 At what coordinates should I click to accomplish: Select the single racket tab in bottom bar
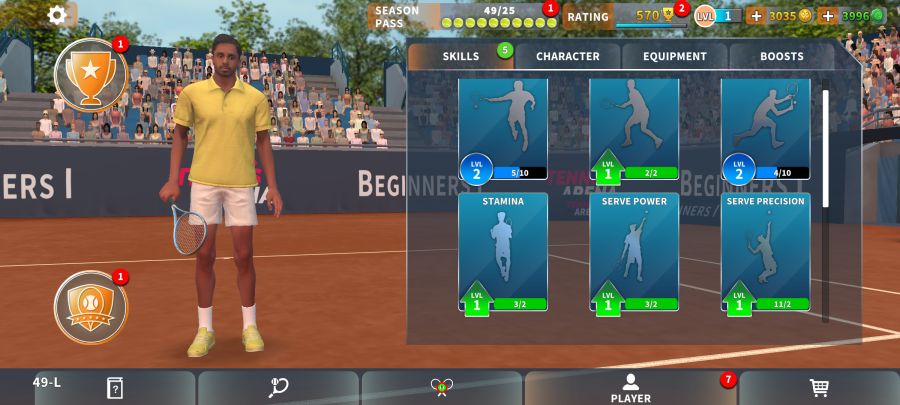[278, 388]
